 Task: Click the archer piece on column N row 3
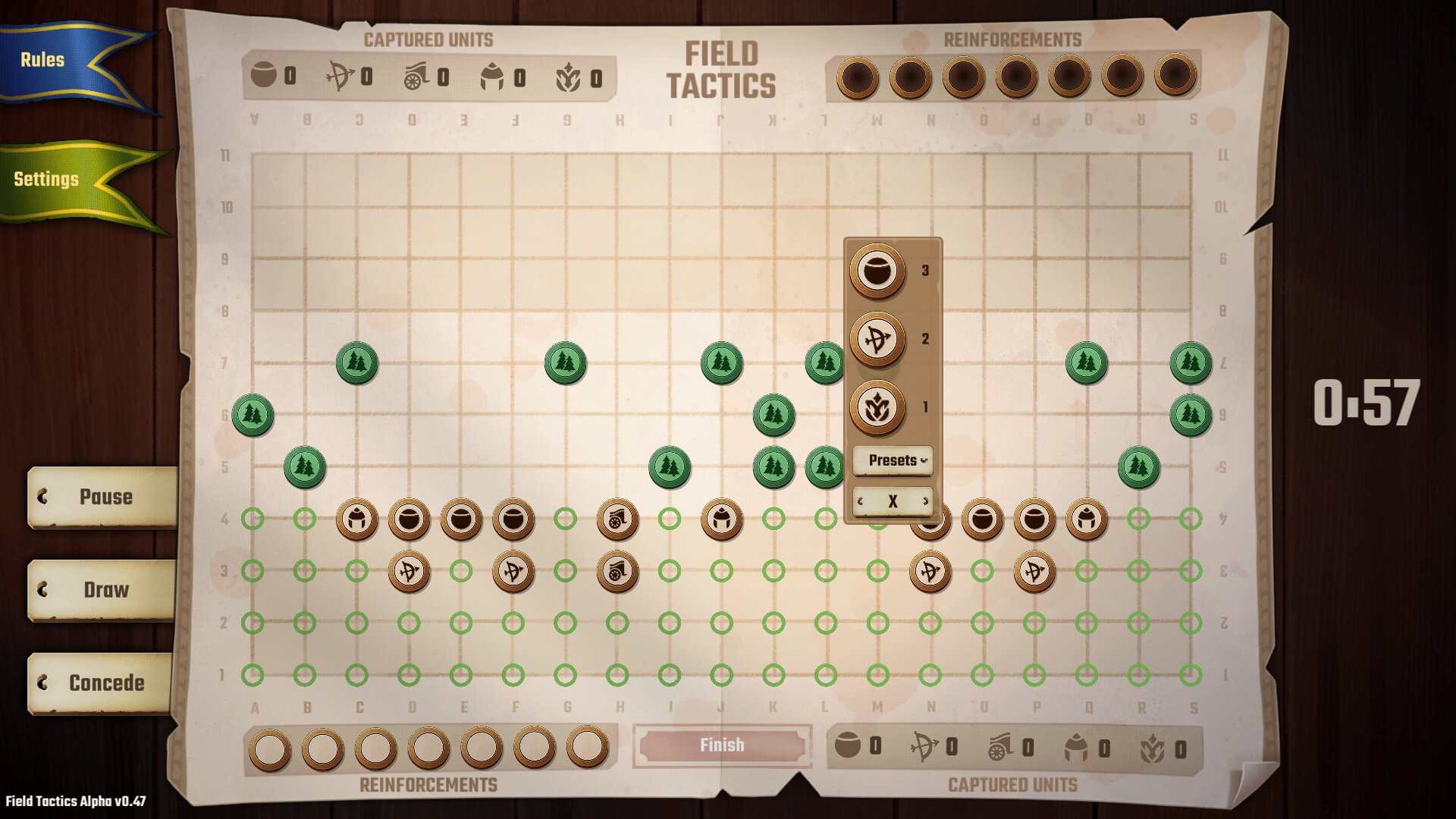coord(931,572)
